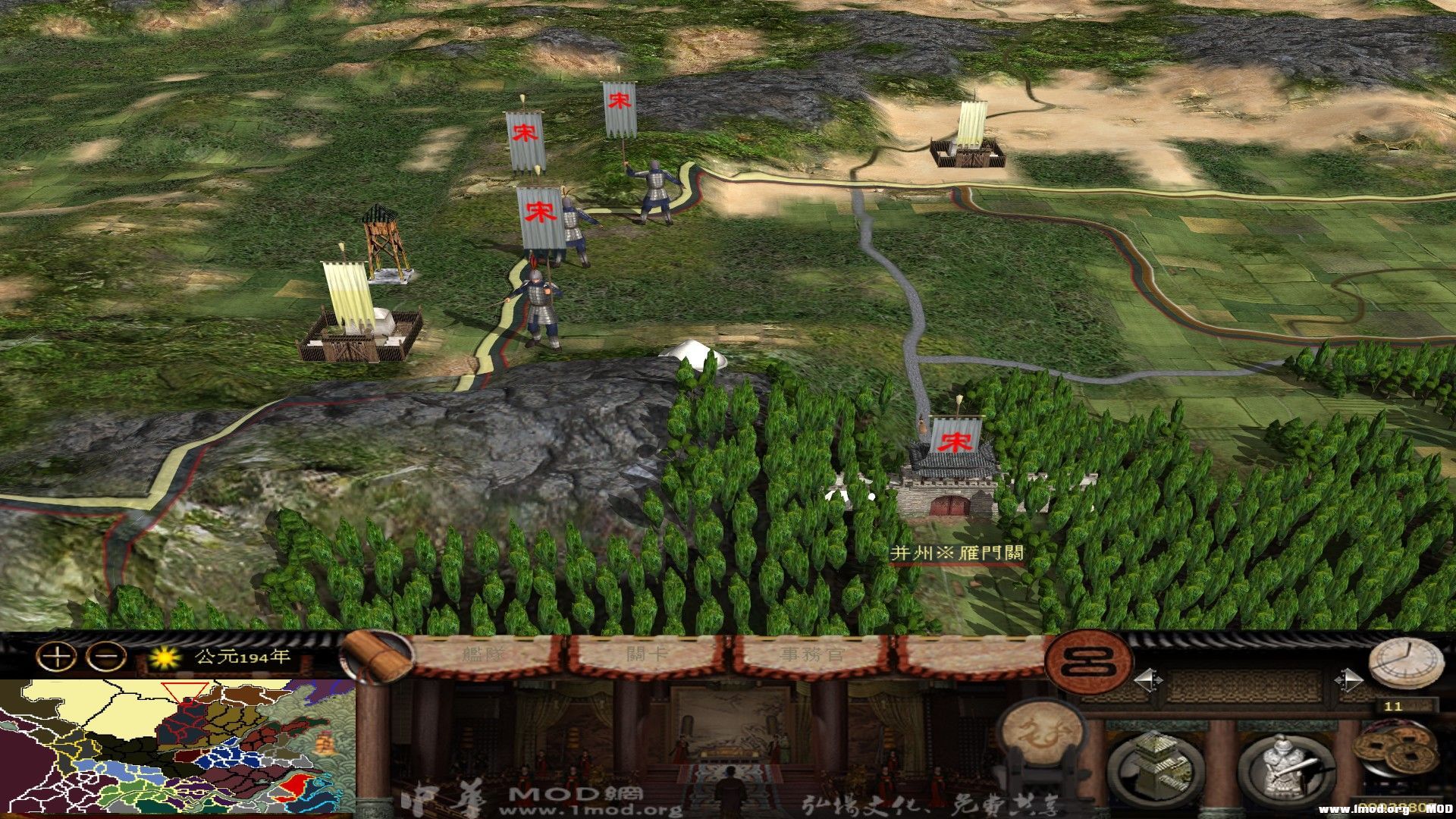Click the campaign minimap
Image resolution: width=1456 pixels, height=819 pixels.
[178, 748]
